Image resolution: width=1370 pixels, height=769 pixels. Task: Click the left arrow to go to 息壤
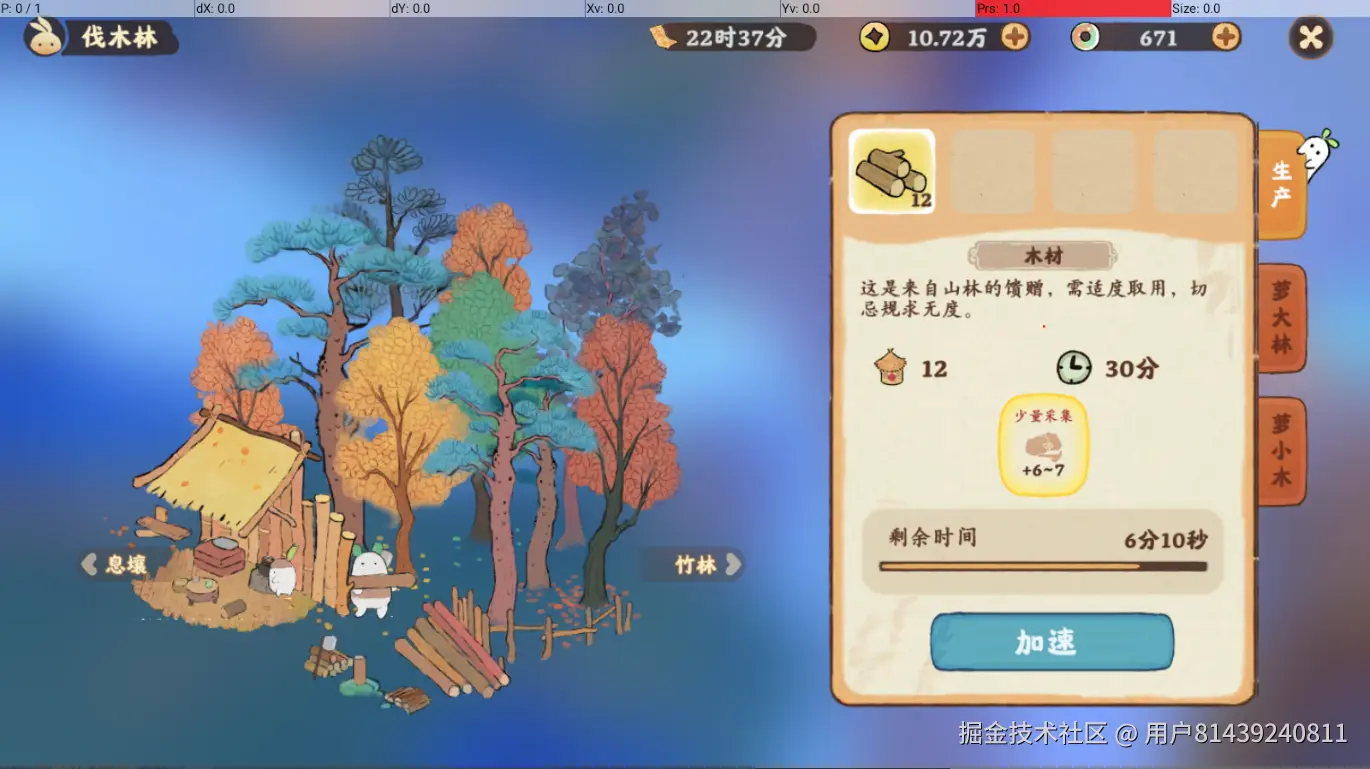[x=87, y=565]
